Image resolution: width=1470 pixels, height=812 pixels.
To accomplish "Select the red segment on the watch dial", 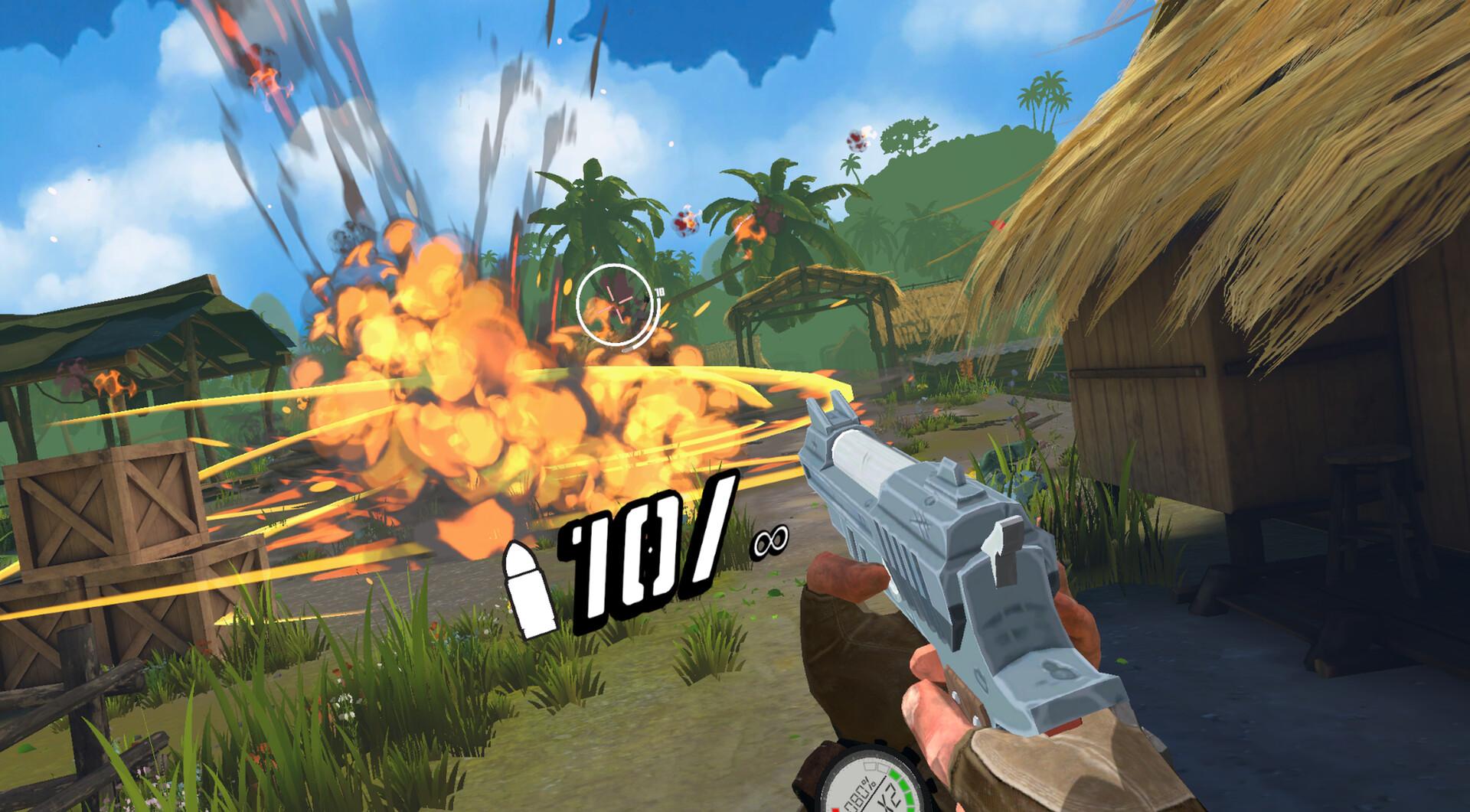I will pyautogui.click(x=835, y=810).
